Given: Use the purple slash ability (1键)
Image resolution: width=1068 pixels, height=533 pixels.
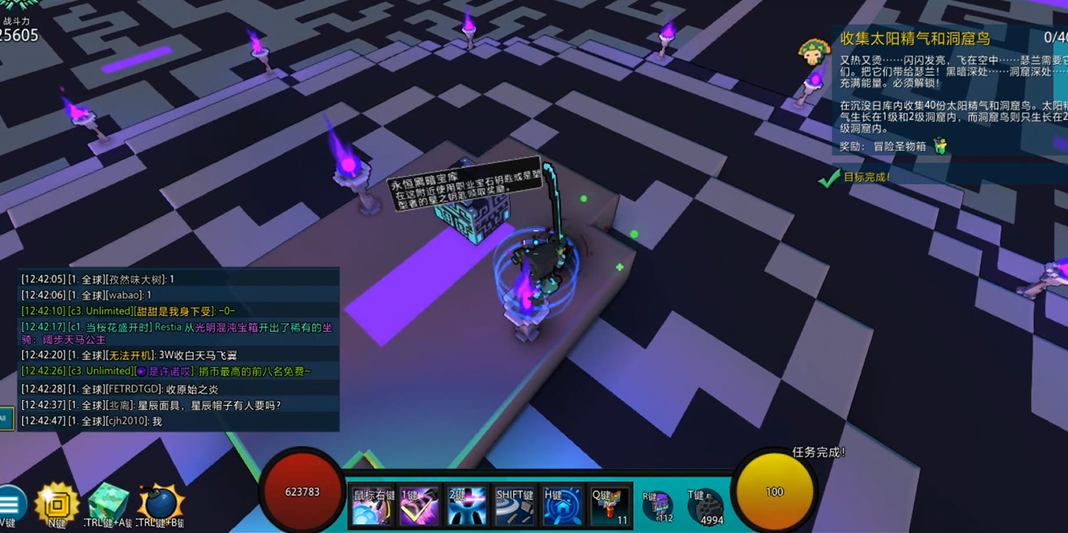Looking at the screenshot, I should [419, 507].
